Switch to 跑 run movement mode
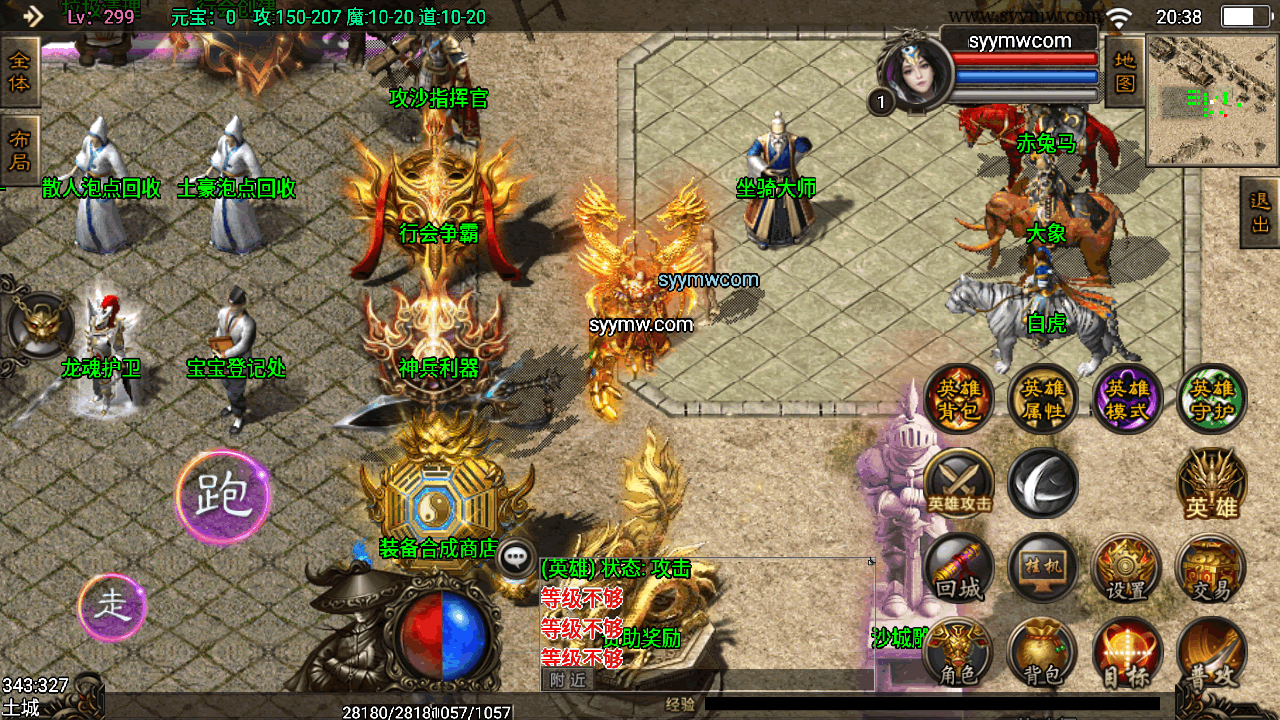The image size is (1280, 720). click(222, 497)
